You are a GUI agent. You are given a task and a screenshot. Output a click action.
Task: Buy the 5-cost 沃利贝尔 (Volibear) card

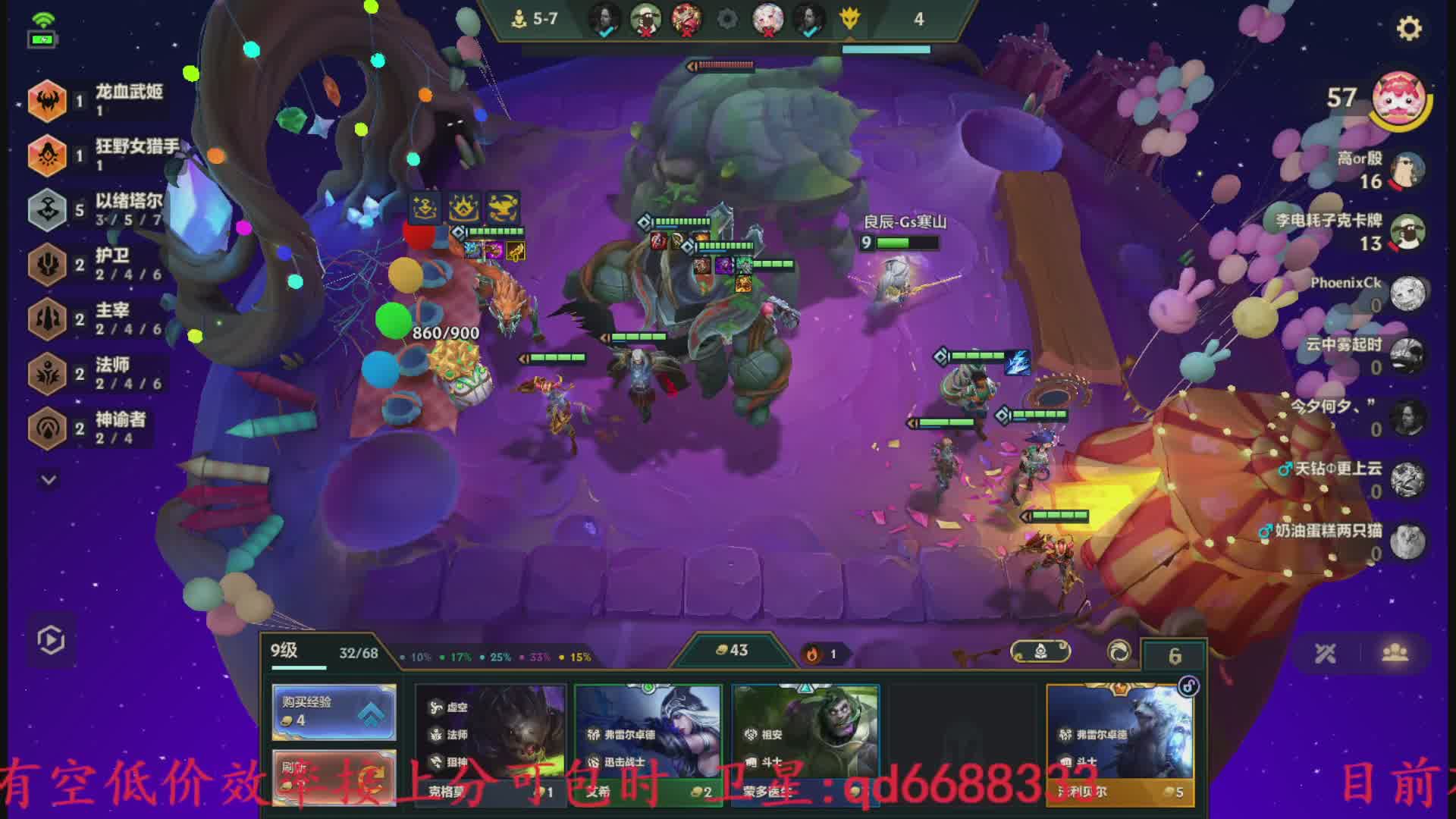[1119, 743]
